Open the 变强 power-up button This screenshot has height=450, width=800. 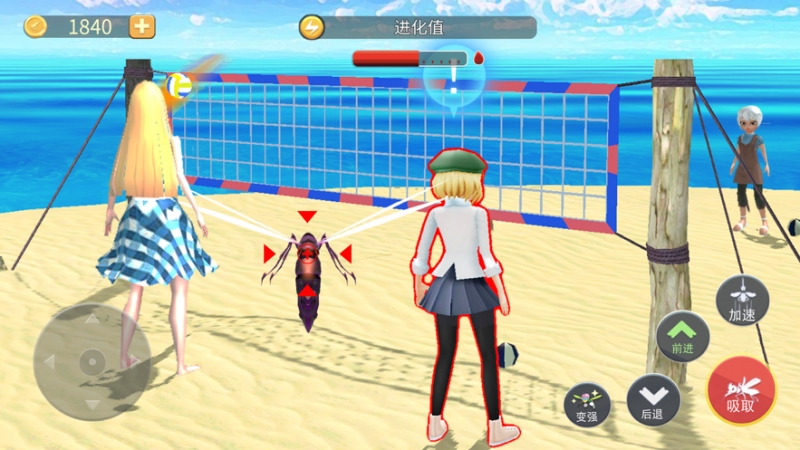point(587,403)
